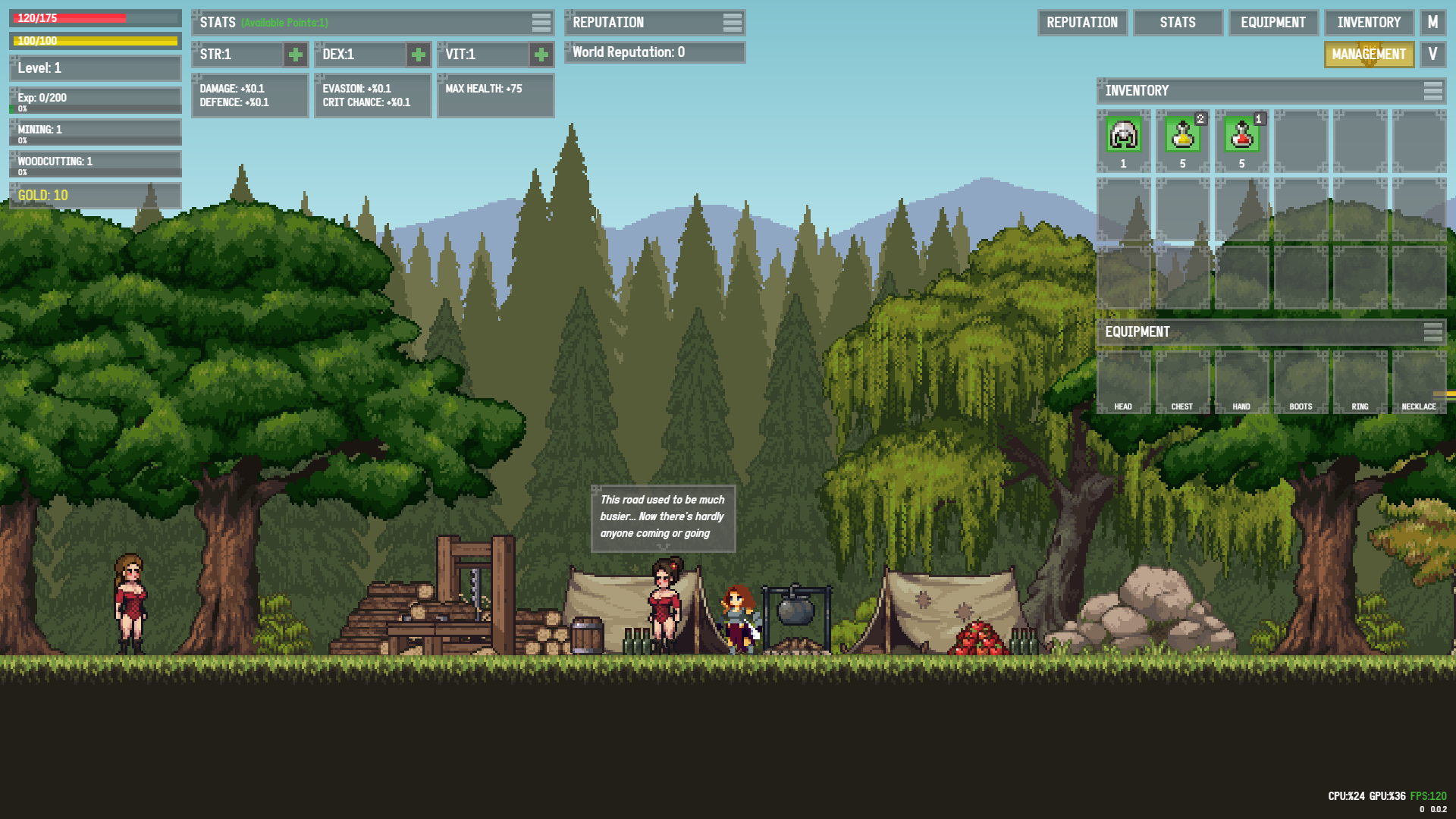Open the Reputation panel button
This screenshot has height=819, width=1456.
(1082, 23)
